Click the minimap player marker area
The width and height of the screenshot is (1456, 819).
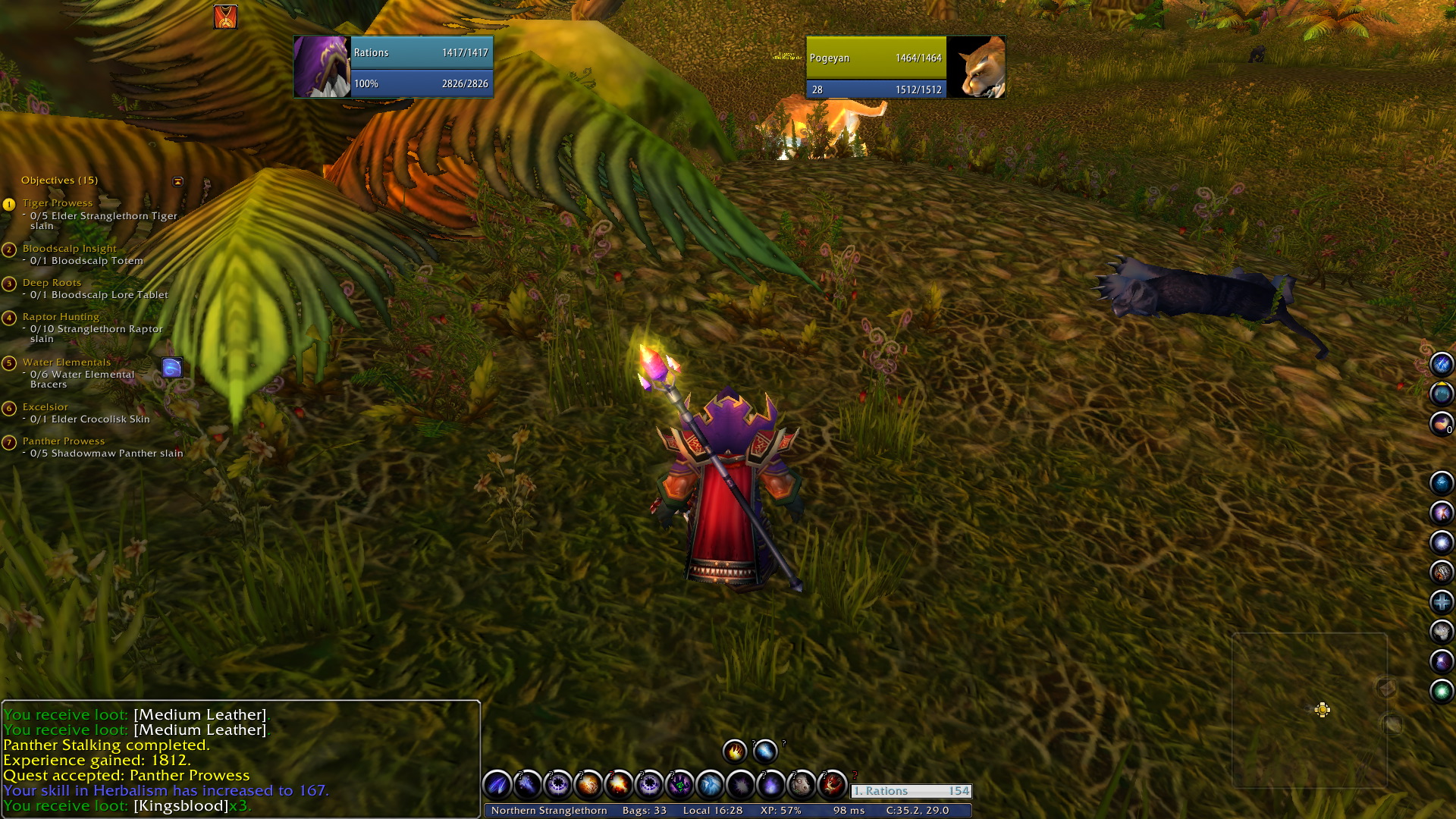click(1322, 710)
